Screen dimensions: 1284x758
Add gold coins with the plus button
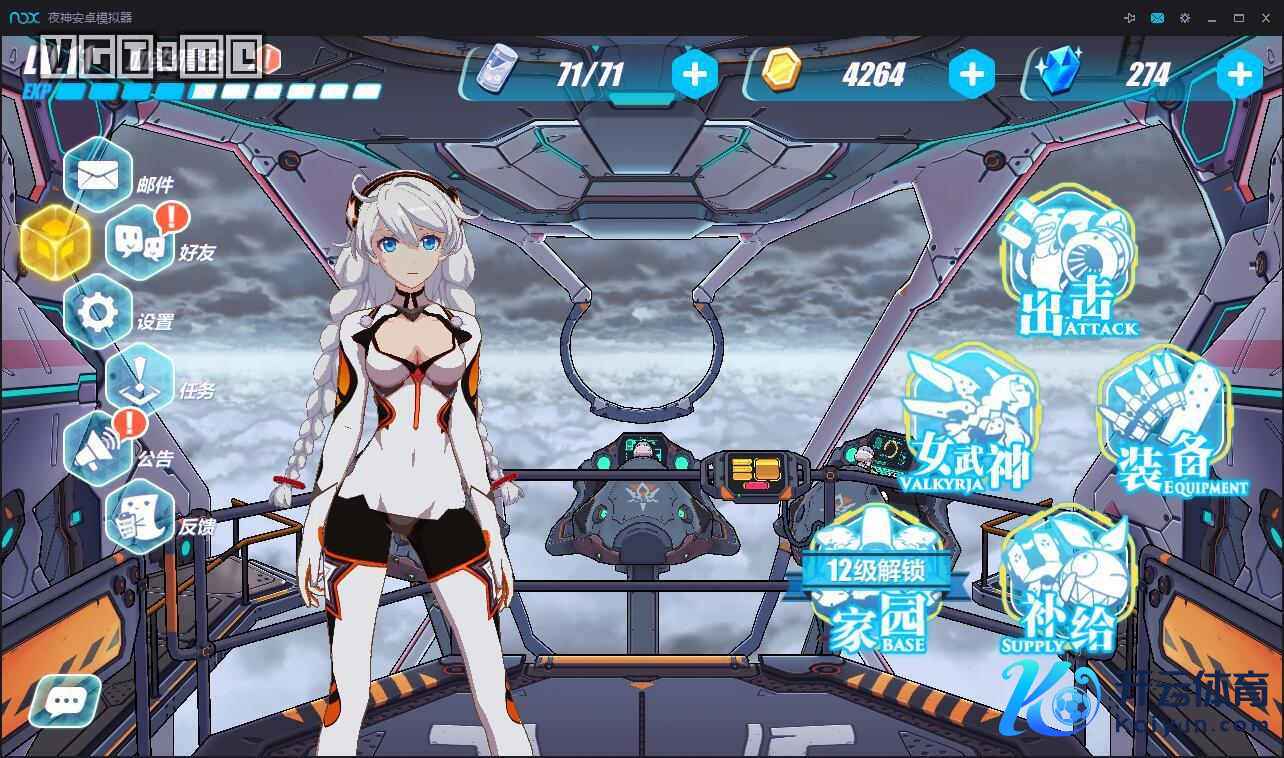pos(970,75)
